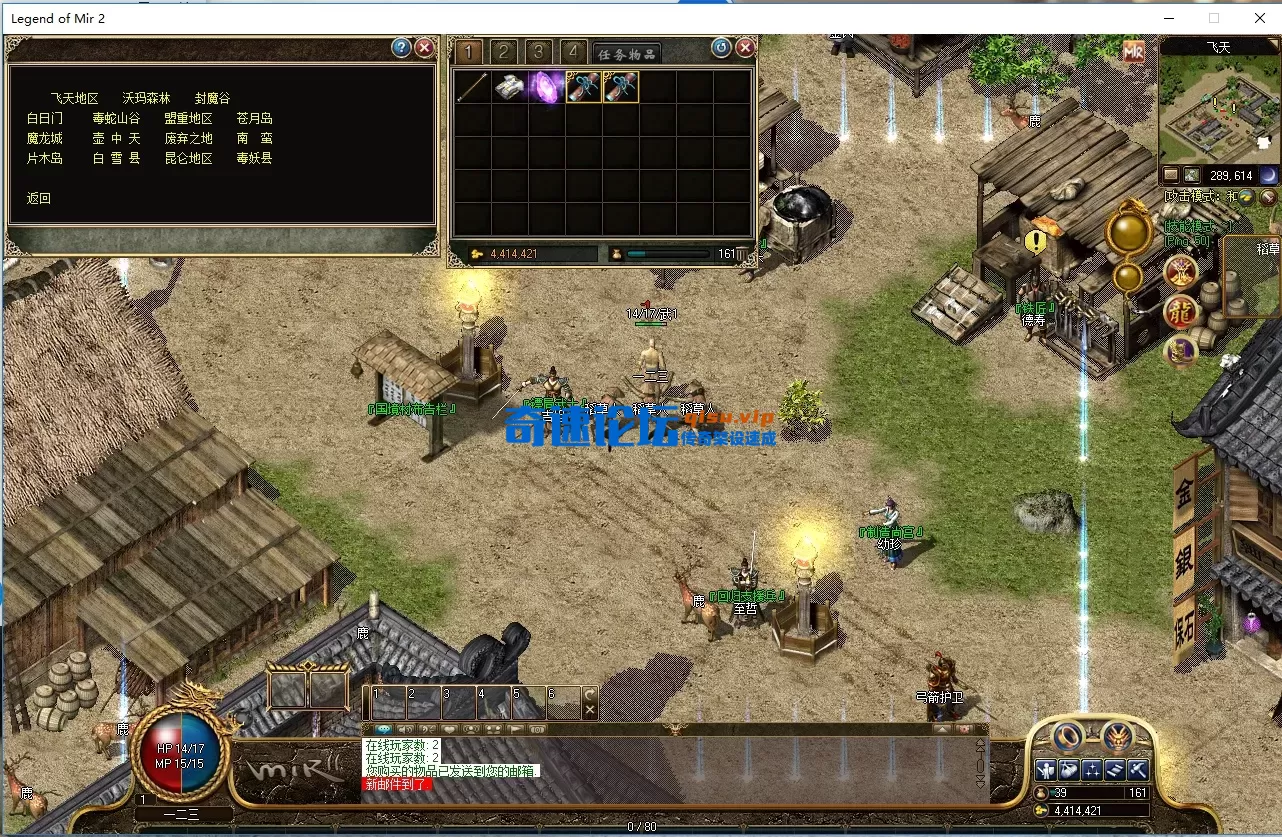This screenshot has height=837, width=1282.
Task: Select the 沃玛森林 teleport destination link
Action: point(146,97)
